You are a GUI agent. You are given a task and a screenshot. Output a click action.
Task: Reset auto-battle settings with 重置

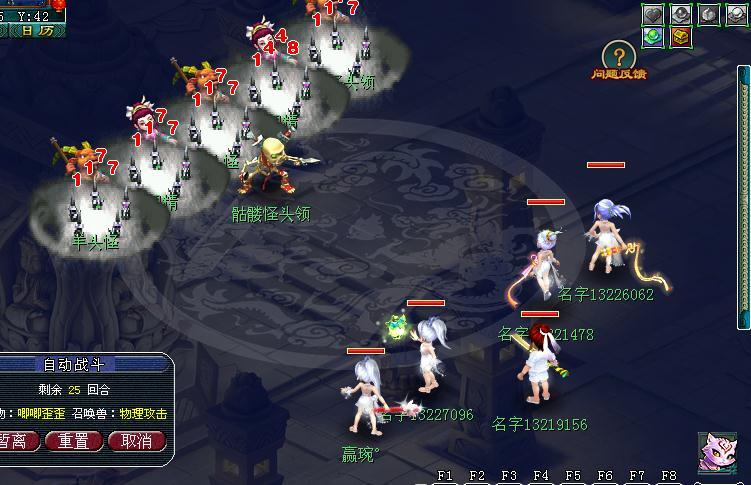click(74, 441)
